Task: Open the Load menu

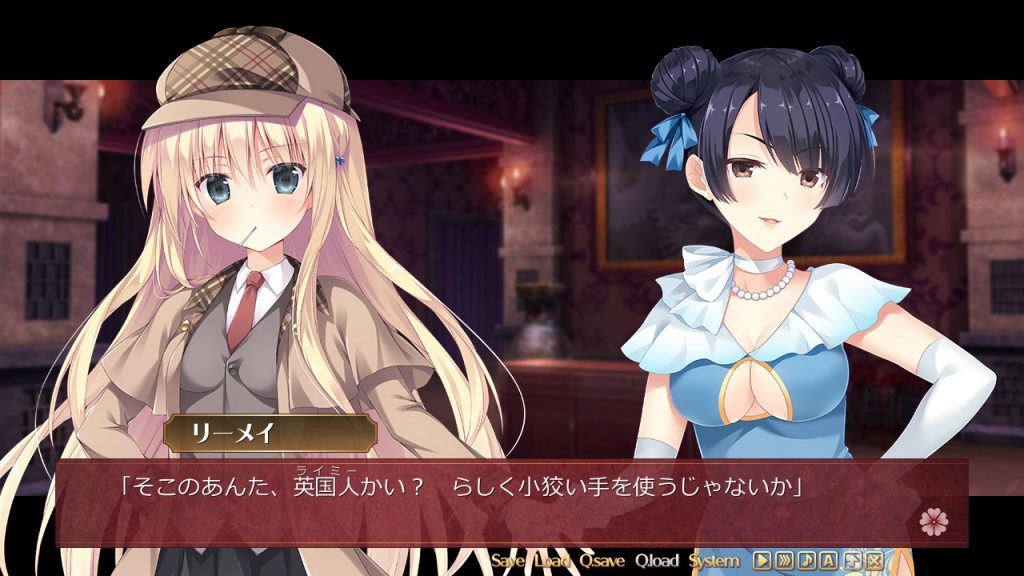Action: 552,561
